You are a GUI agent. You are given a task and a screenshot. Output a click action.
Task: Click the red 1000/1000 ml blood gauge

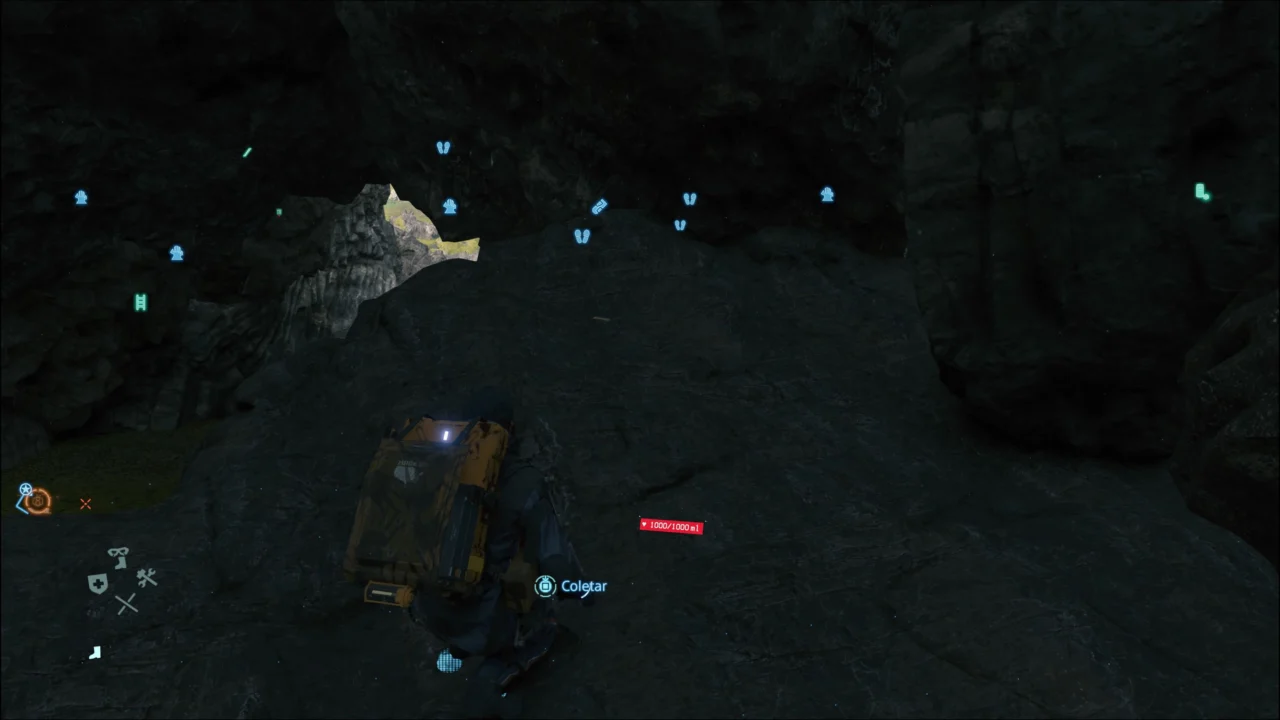(670, 526)
